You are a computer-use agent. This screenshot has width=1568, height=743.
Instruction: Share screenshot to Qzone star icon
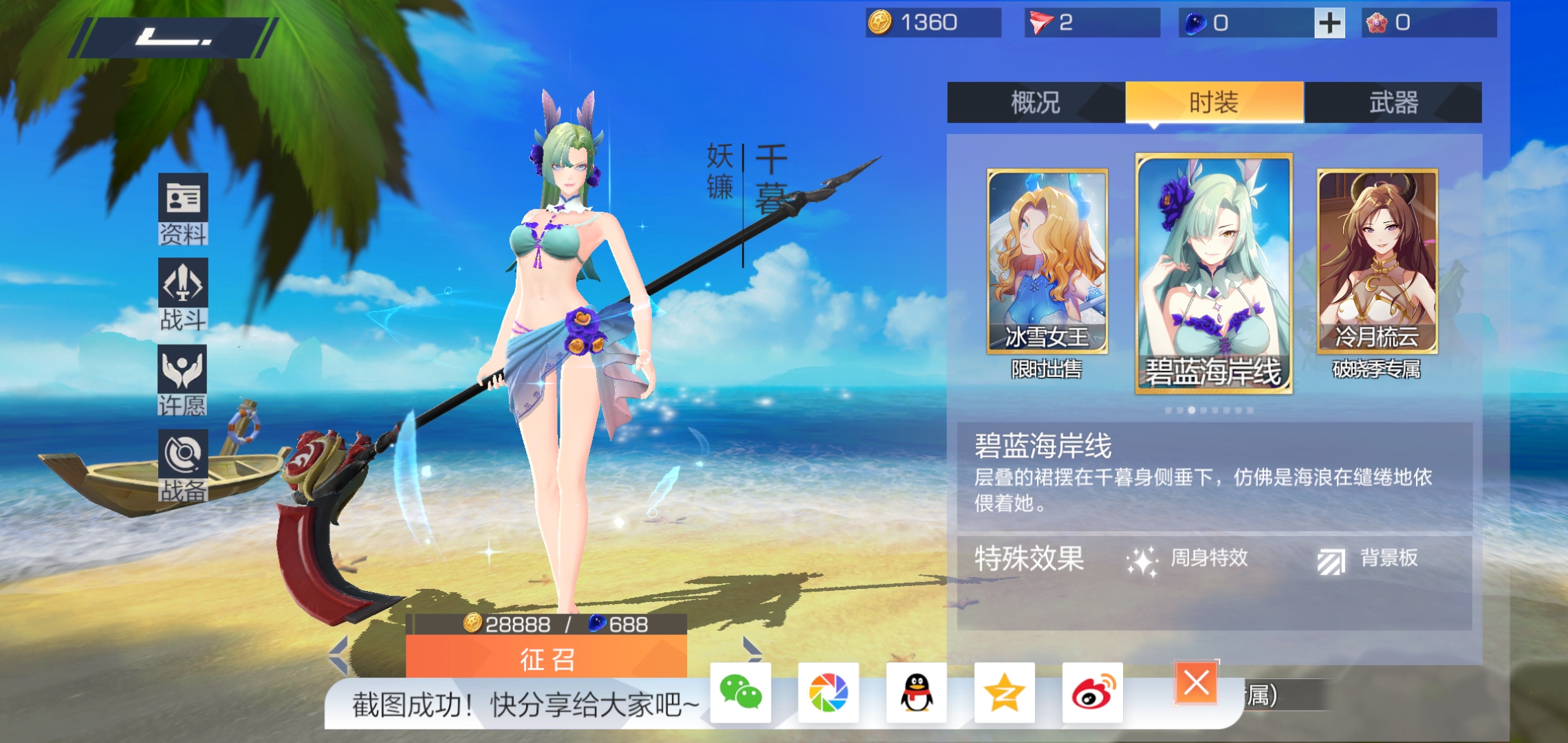(1005, 693)
